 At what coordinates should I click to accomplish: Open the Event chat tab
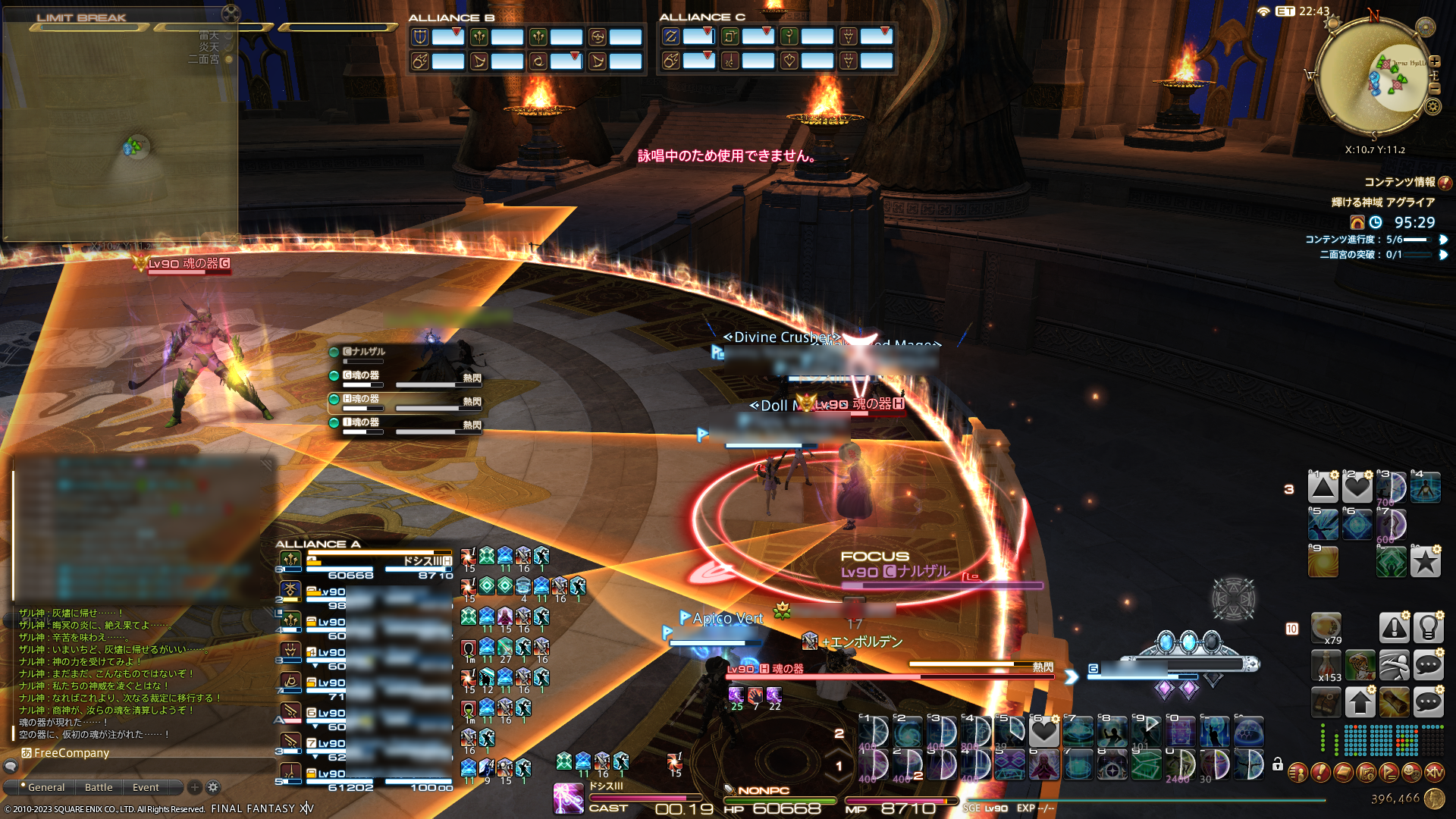[146, 787]
